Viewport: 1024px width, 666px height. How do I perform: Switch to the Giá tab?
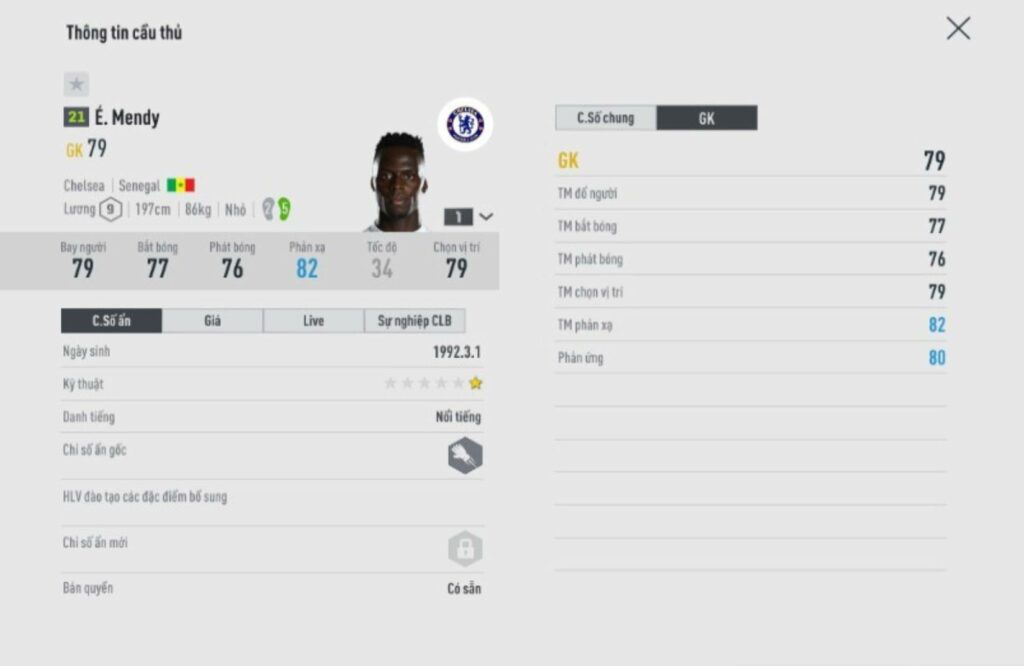pos(212,321)
